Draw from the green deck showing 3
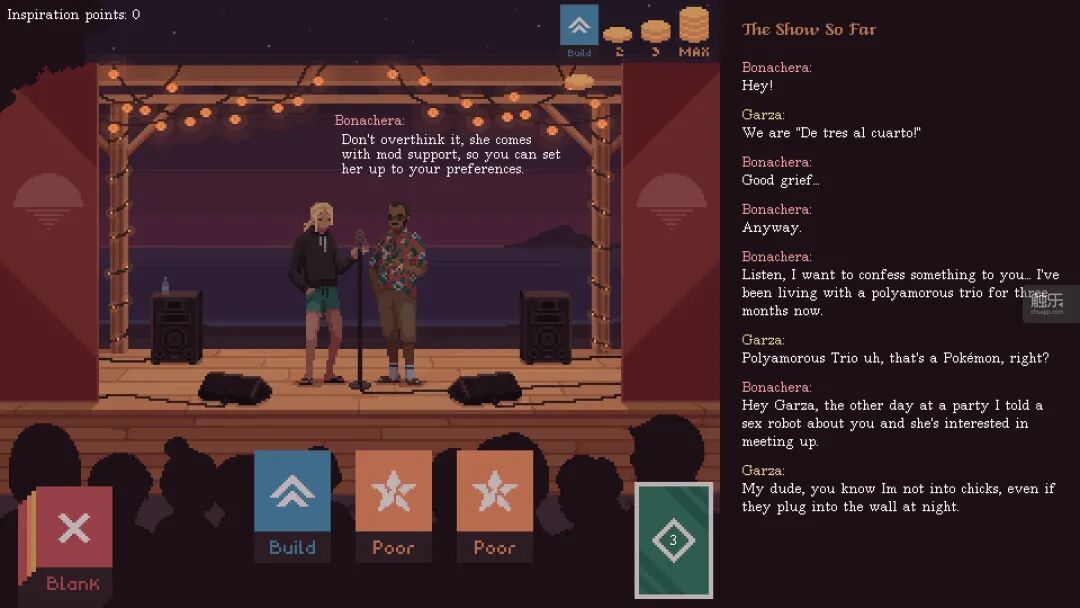Screen dimensions: 1080x608 coord(673,540)
